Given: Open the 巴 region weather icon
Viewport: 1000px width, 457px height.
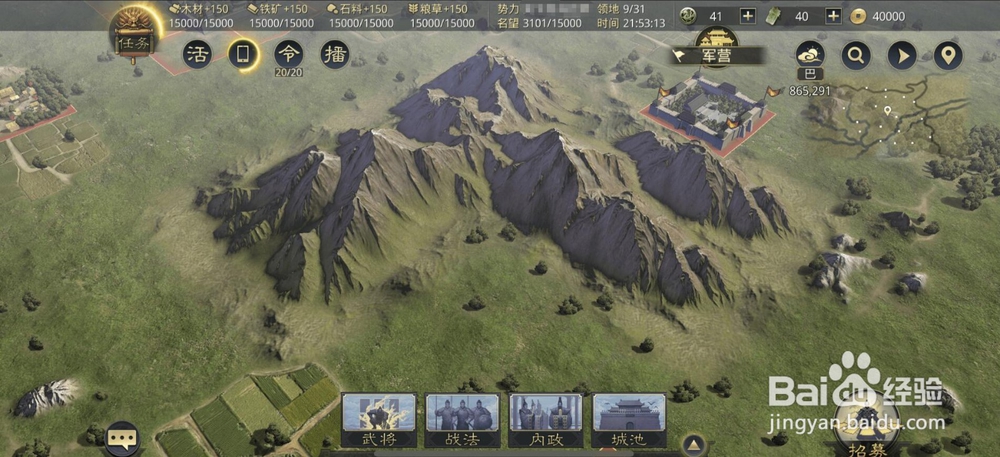Looking at the screenshot, I should [809, 56].
